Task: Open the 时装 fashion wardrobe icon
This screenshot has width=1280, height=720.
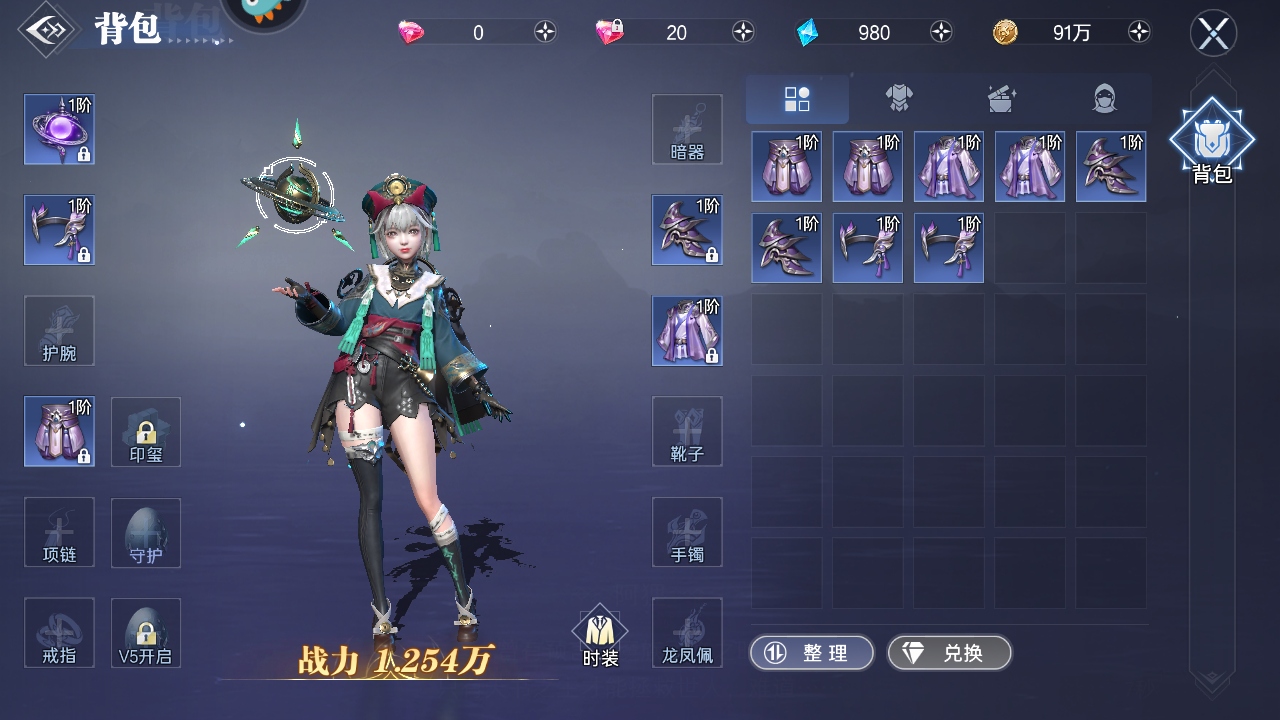Action: coord(598,632)
